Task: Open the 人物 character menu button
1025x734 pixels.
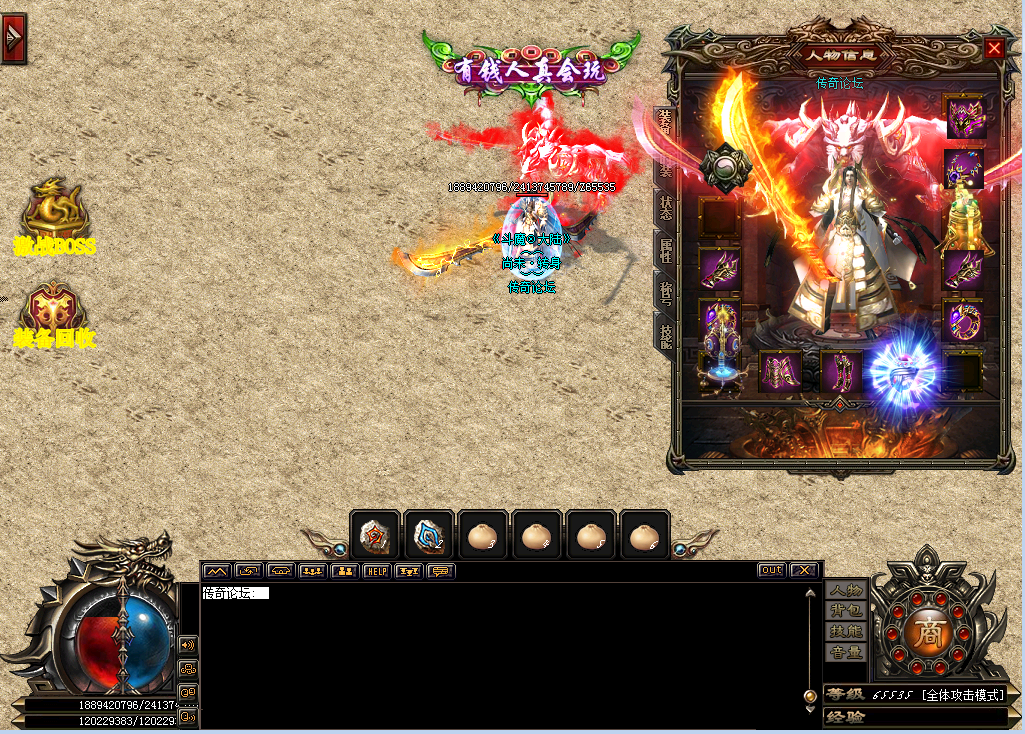Action: coord(846,590)
